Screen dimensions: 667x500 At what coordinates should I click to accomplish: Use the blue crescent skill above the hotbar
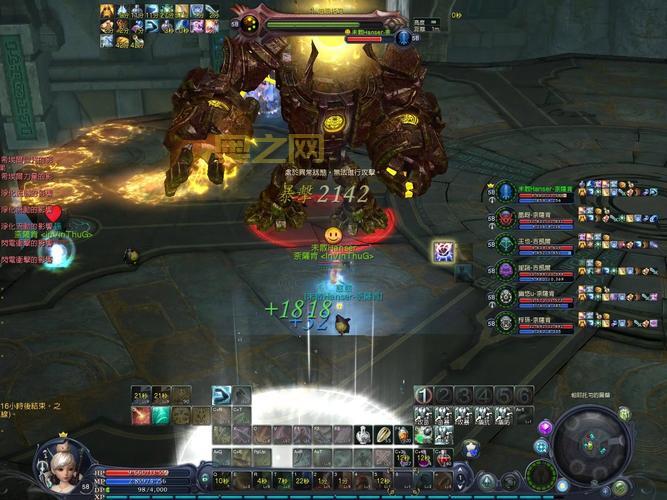pyautogui.click(x=222, y=395)
